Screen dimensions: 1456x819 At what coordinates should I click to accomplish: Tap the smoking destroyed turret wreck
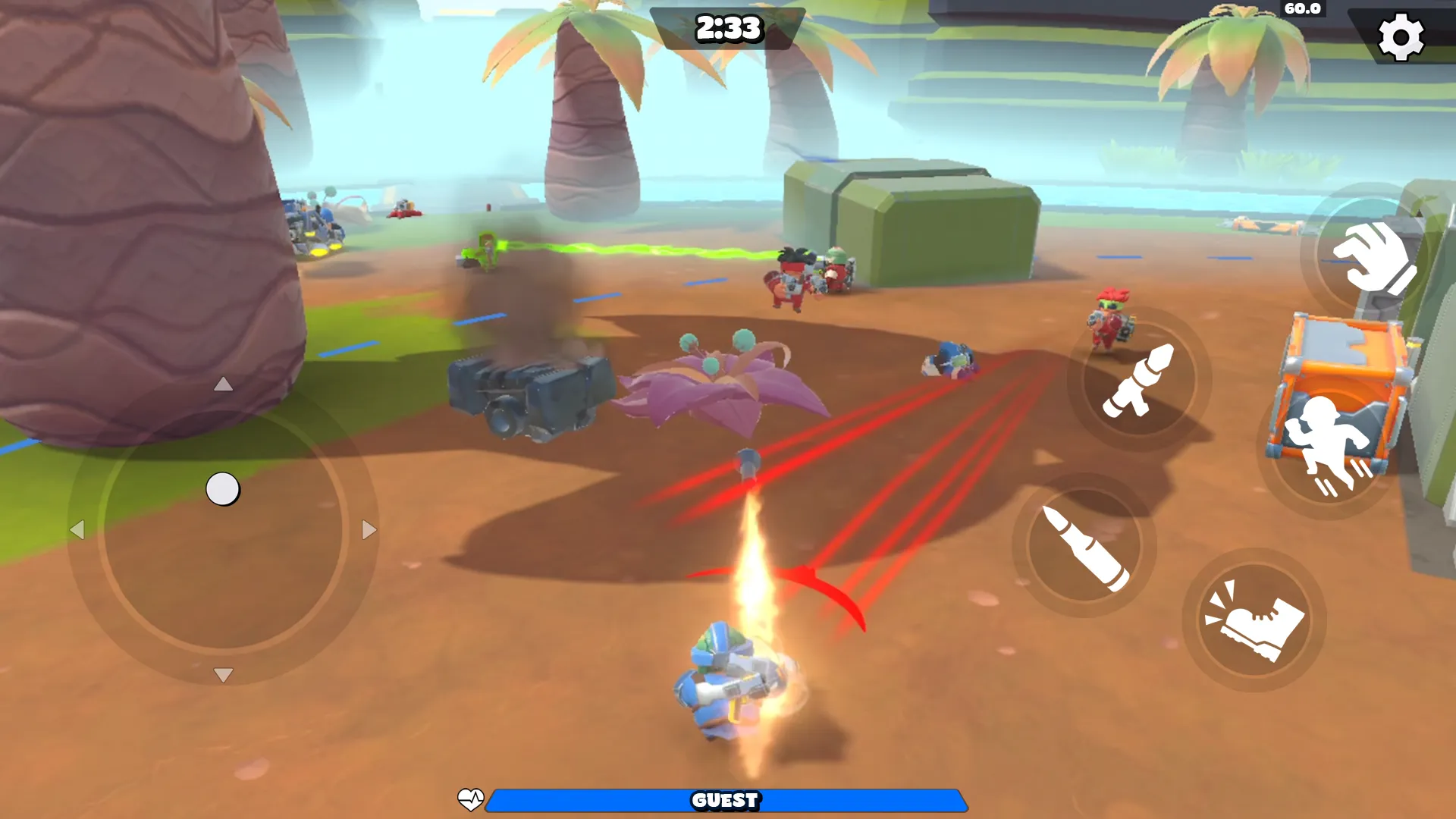point(523,394)
